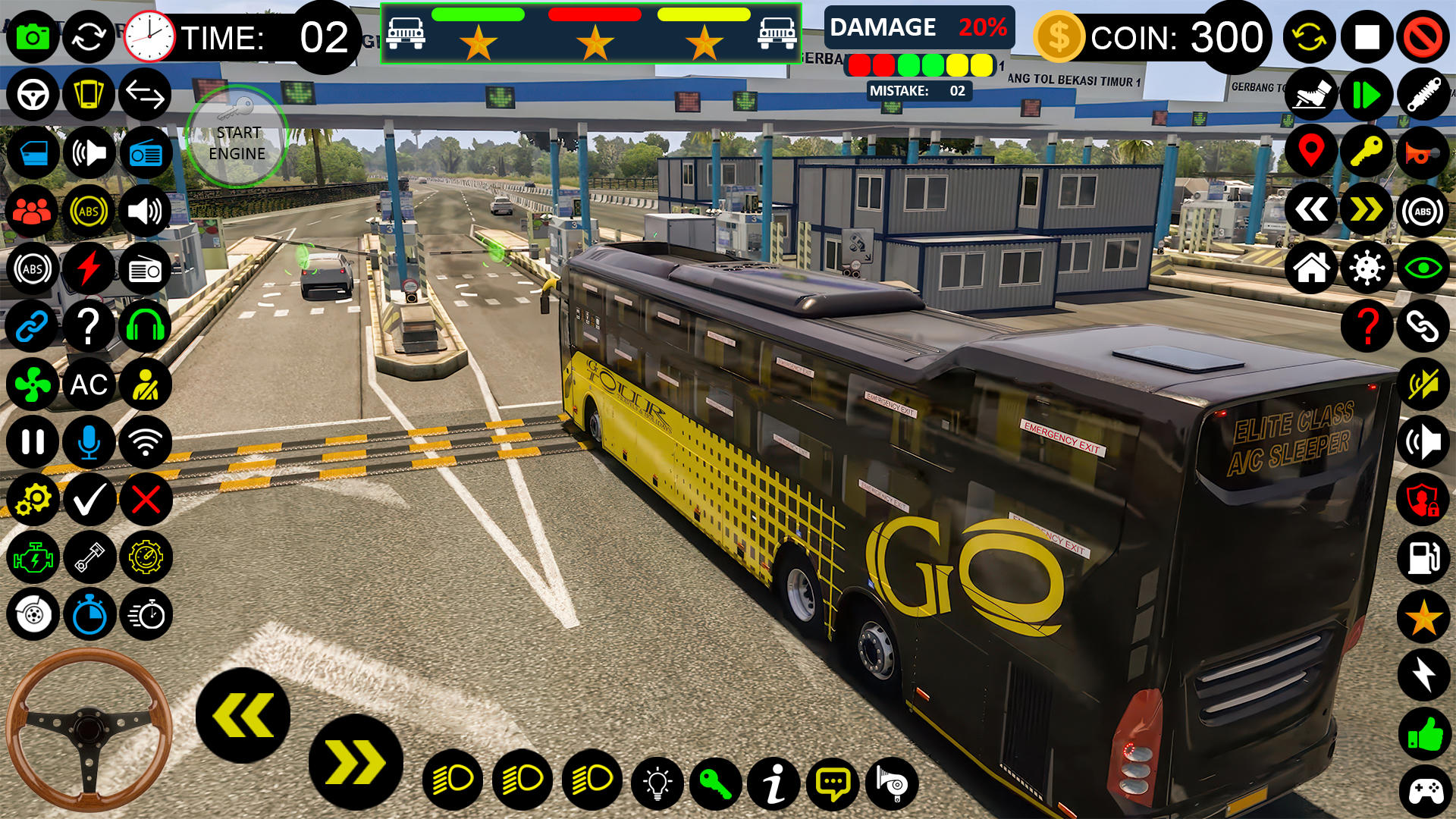Open the red map location pin

[x=1310, y=152]
